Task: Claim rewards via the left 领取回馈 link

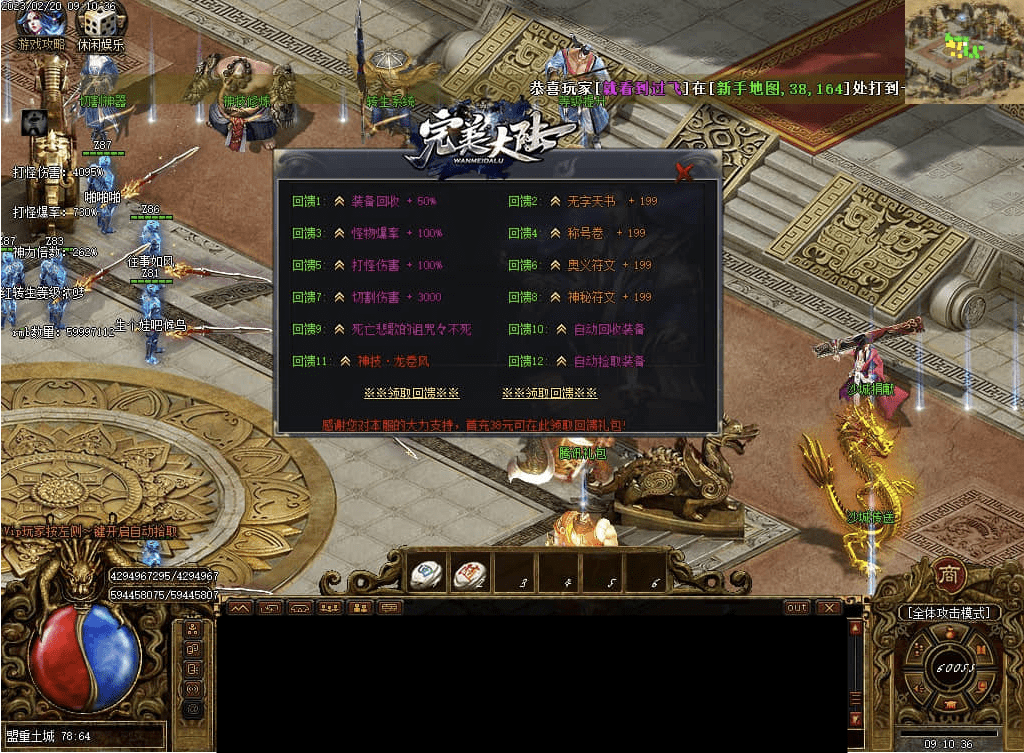Action: point(412,393)
